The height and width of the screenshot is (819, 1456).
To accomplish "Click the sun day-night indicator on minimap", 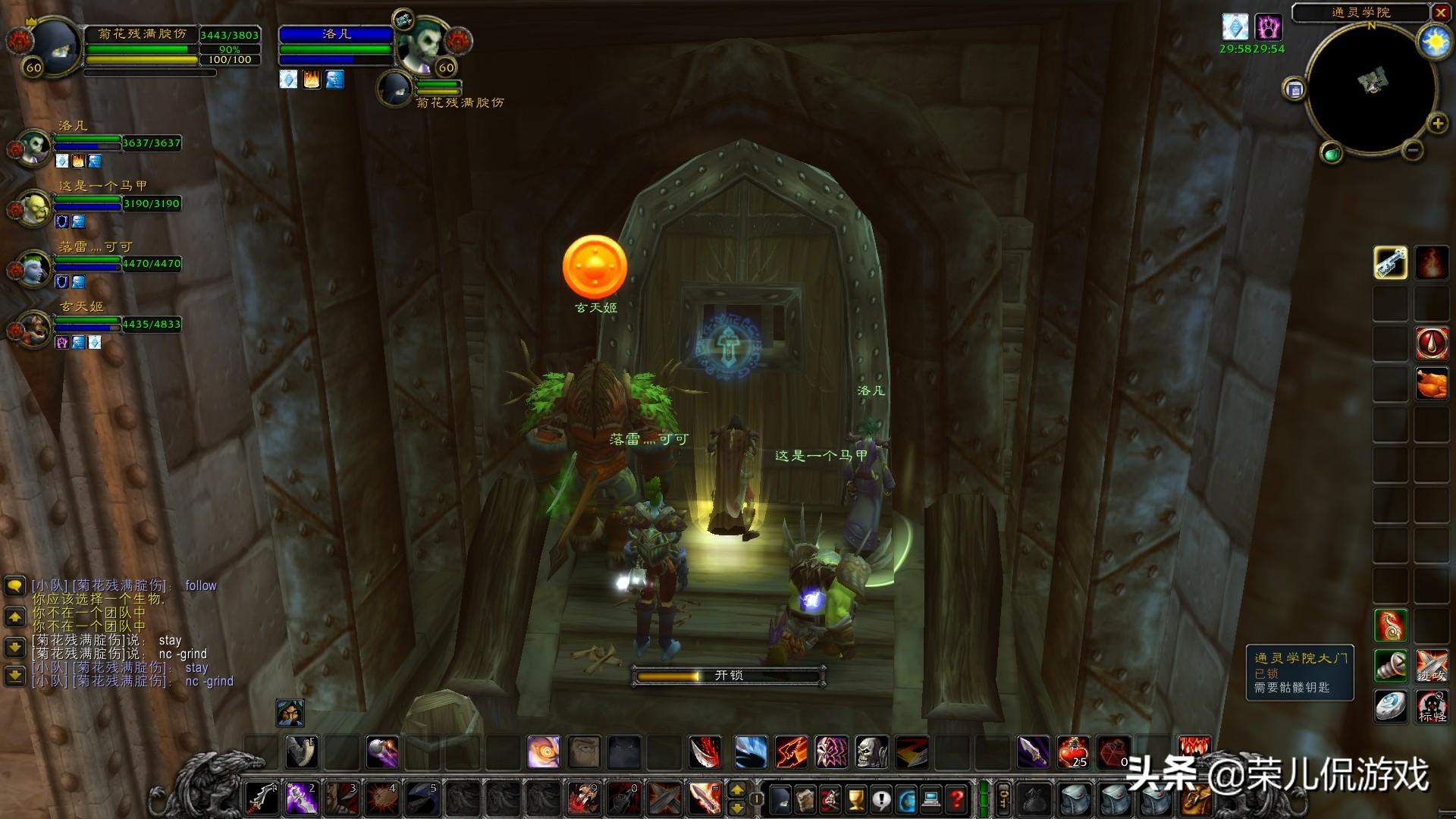I will click(x=1435, y=42).
